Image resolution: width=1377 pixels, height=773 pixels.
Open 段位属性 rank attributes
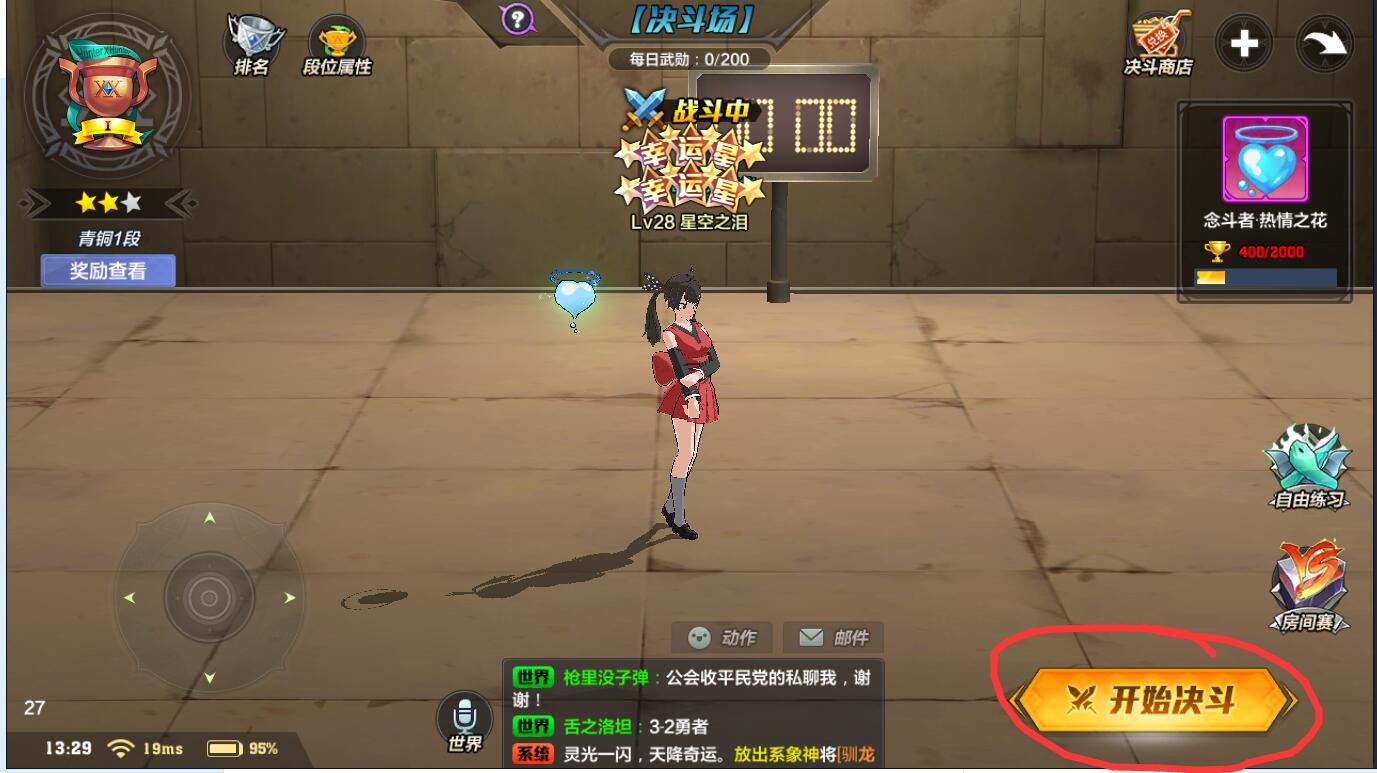pyautogui.click(x=337, y=46)
